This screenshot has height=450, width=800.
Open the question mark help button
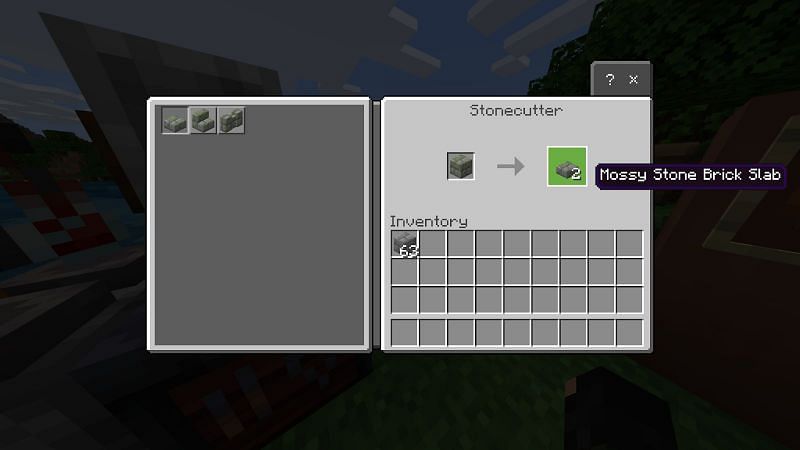coord(610,80)
